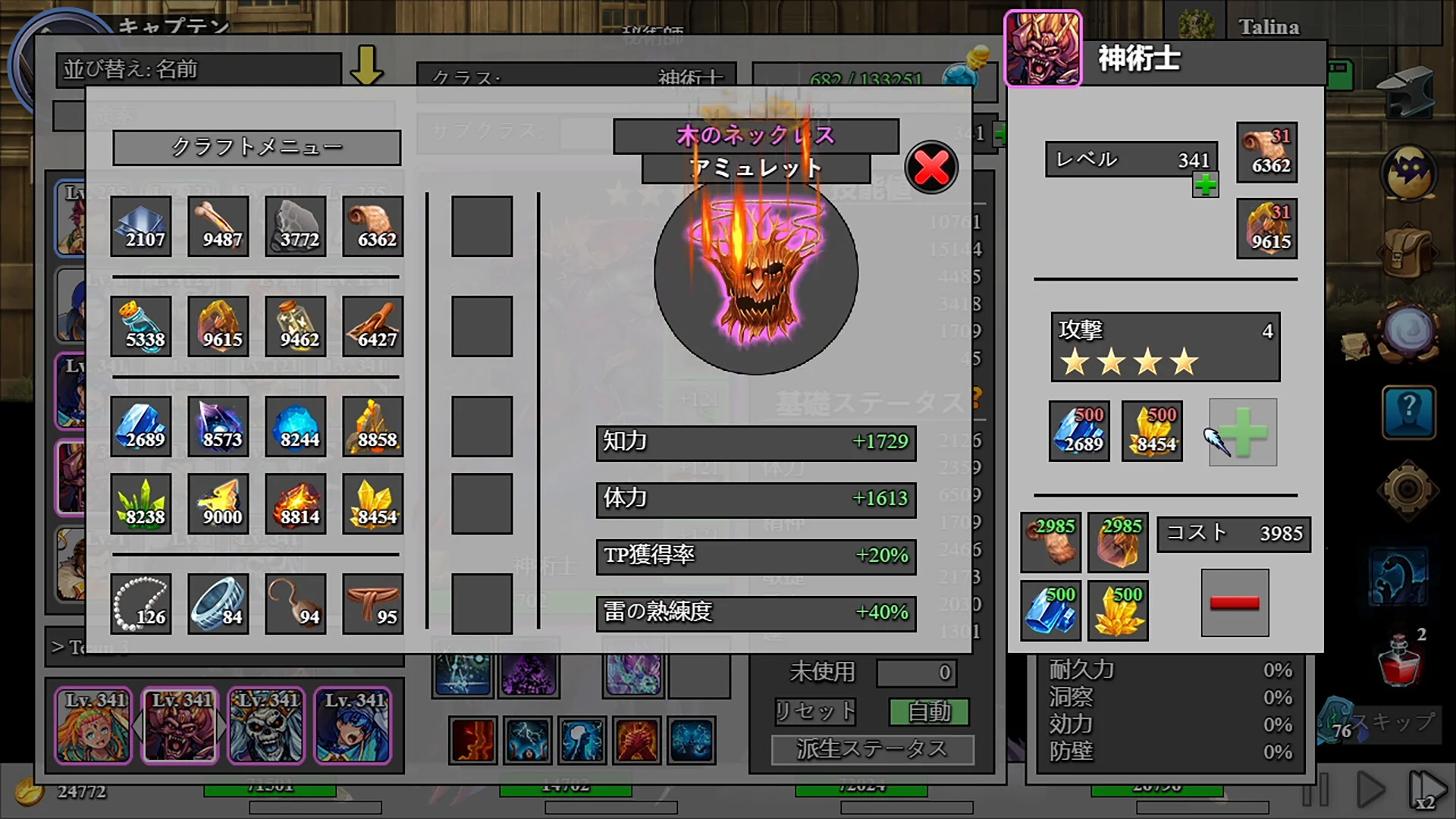Select the grey stone material slot 3772
1456x819 pixels.
[296, 226]
